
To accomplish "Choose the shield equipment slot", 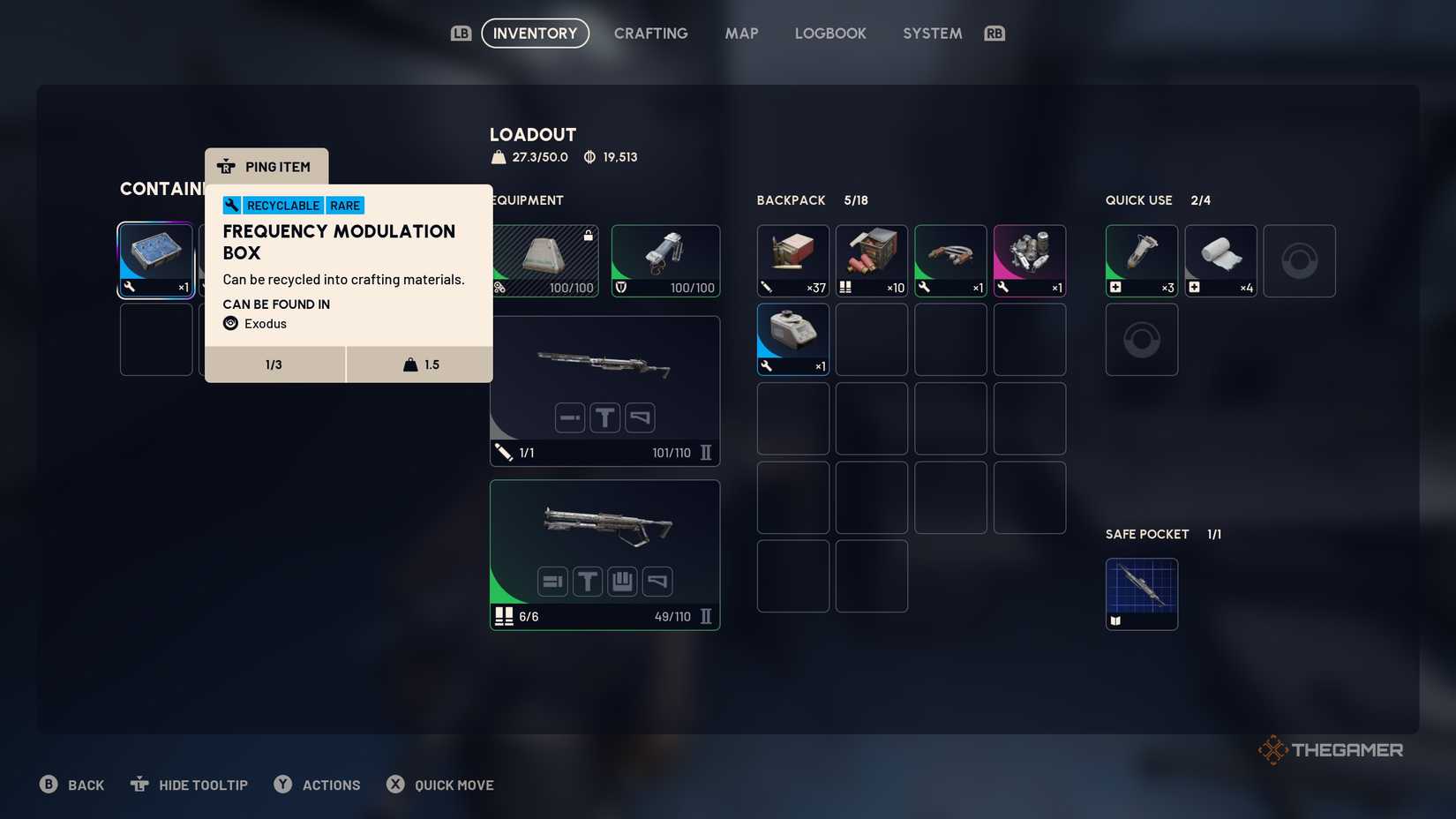I will pyautogui.click(x=665, y=260).
